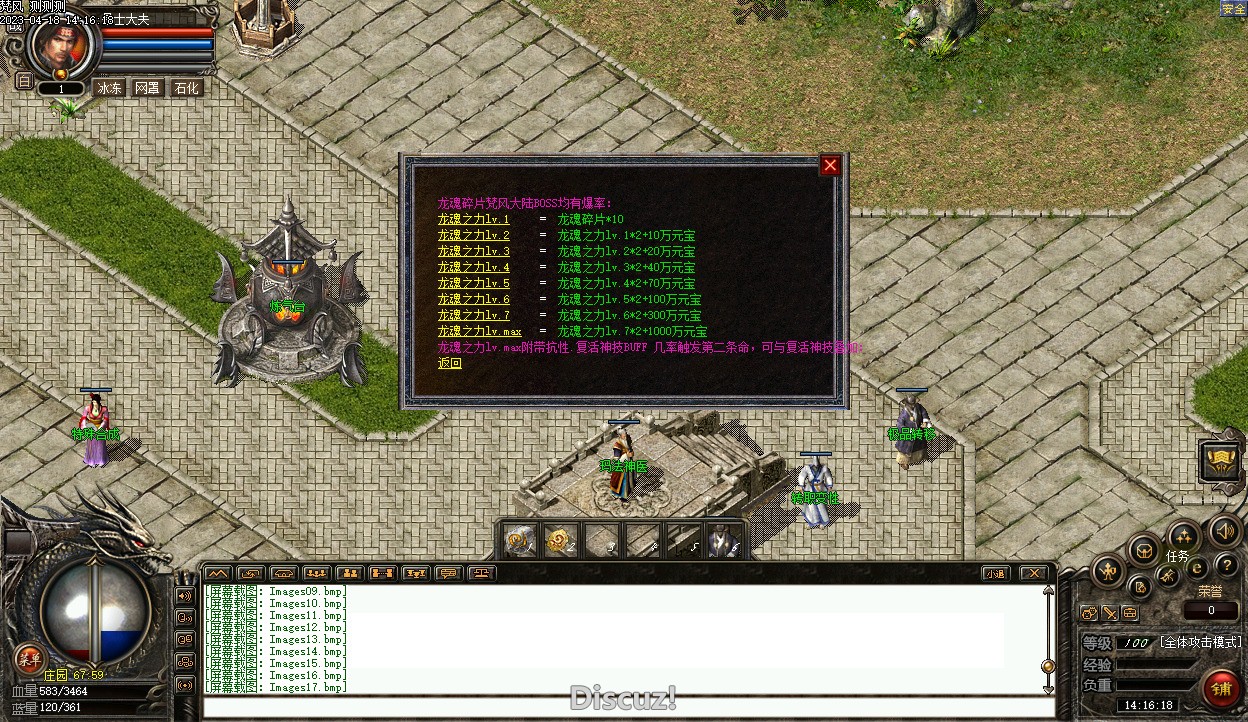Close the chat panel with its X
This screenshot has height=722, width=1248.
tap(1033, 574)
